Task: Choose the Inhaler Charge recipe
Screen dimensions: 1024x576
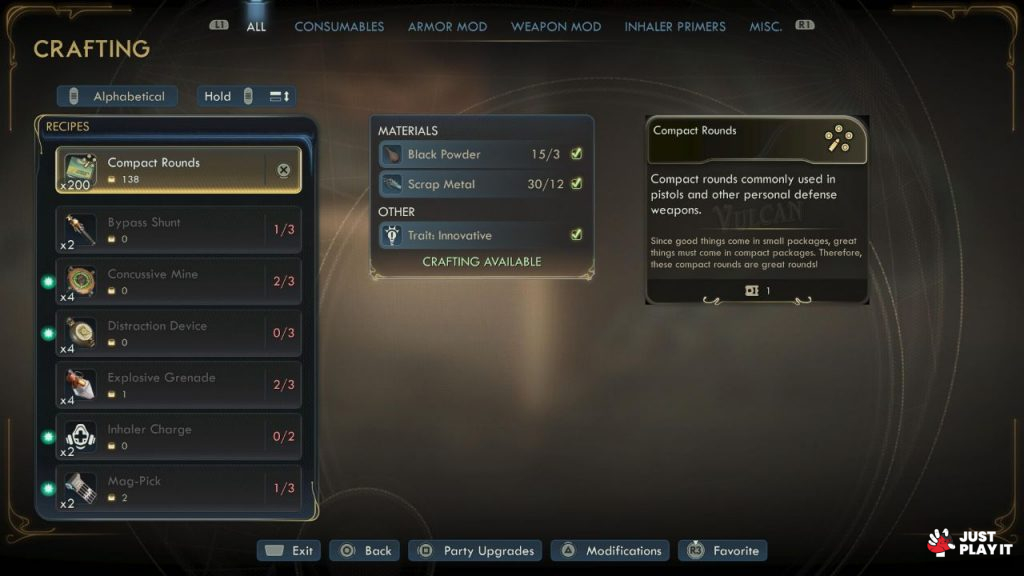Action: [x=178, y=438]
